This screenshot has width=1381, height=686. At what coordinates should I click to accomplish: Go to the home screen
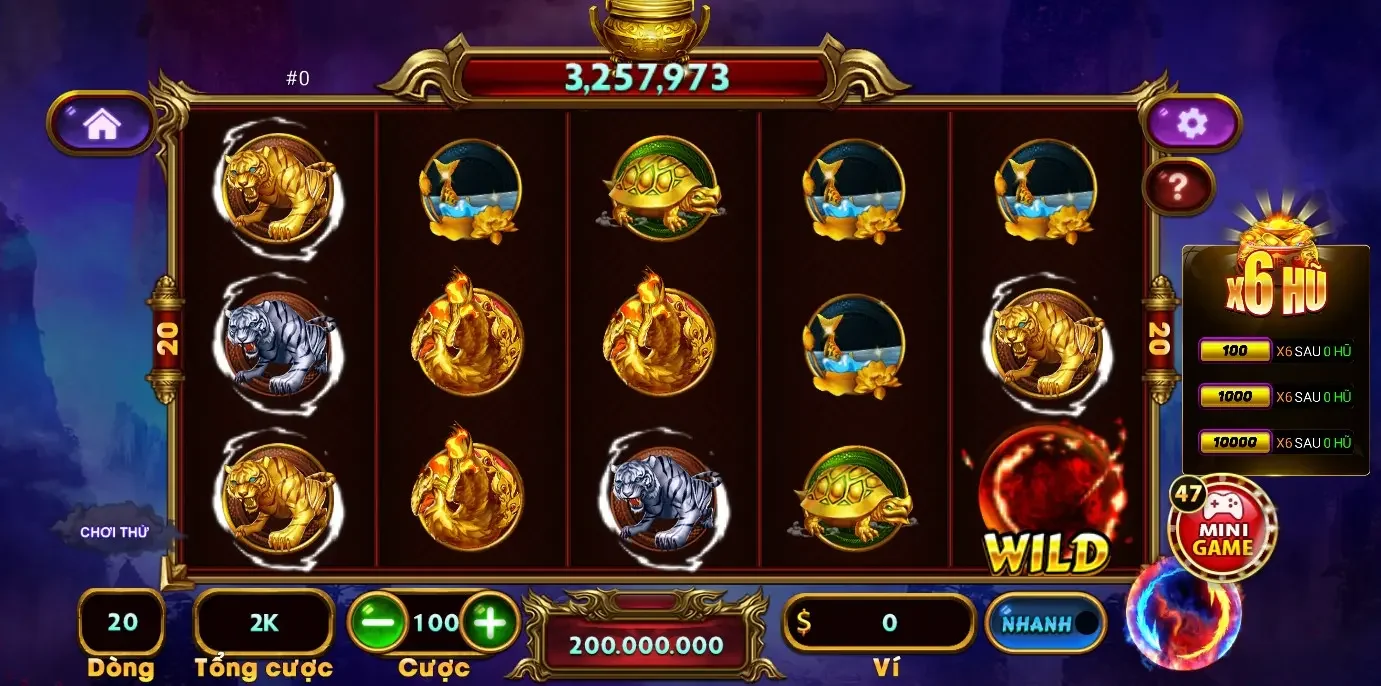click(x=101, y=123)
